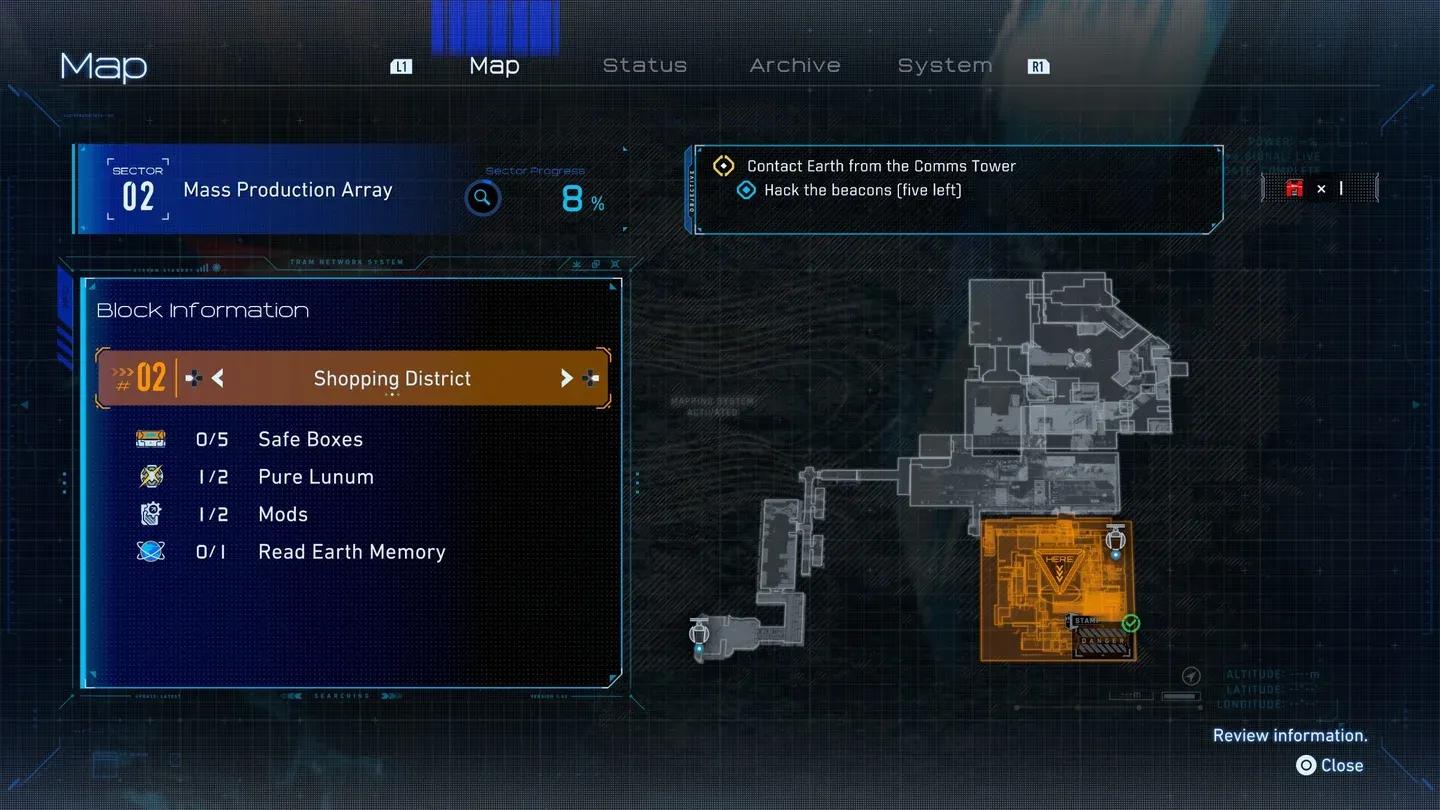
Task: Click the Read Earth Memory globe icon
Action: (x=150, y=551)
